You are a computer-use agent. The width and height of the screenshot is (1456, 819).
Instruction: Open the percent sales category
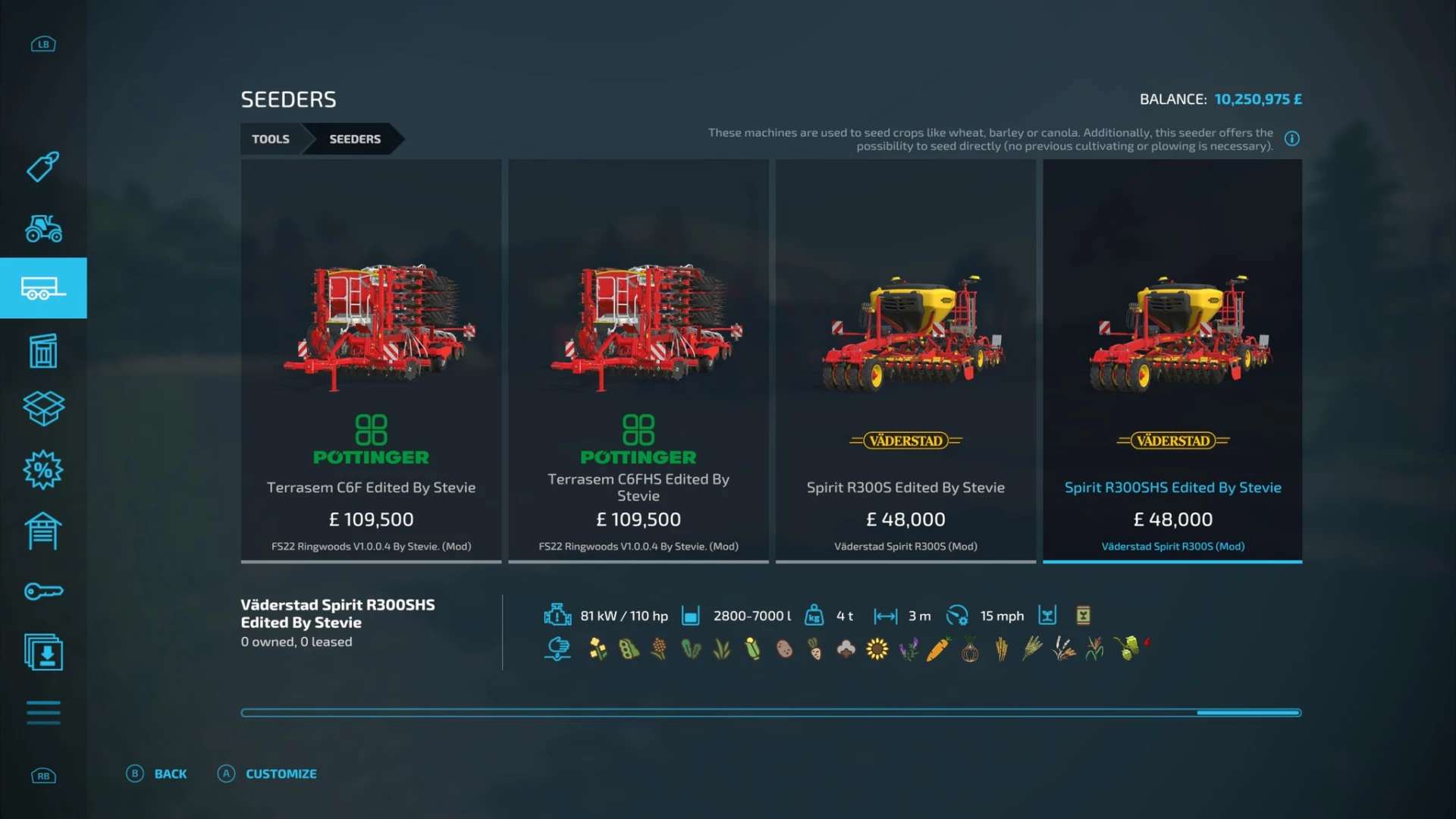(x=43, y=470)
